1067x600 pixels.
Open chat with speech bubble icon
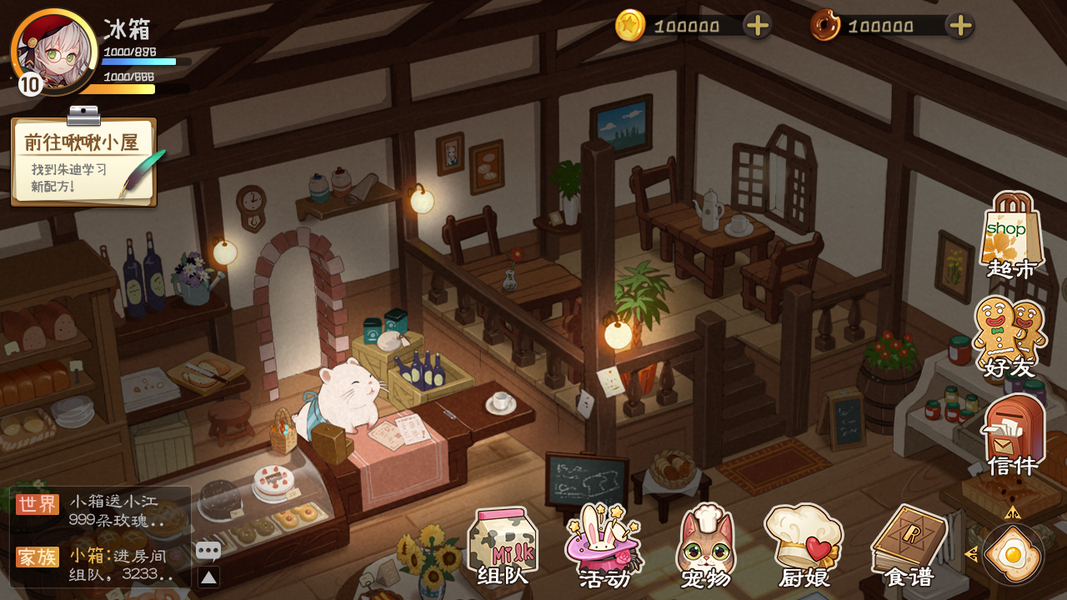click(208, 550)
